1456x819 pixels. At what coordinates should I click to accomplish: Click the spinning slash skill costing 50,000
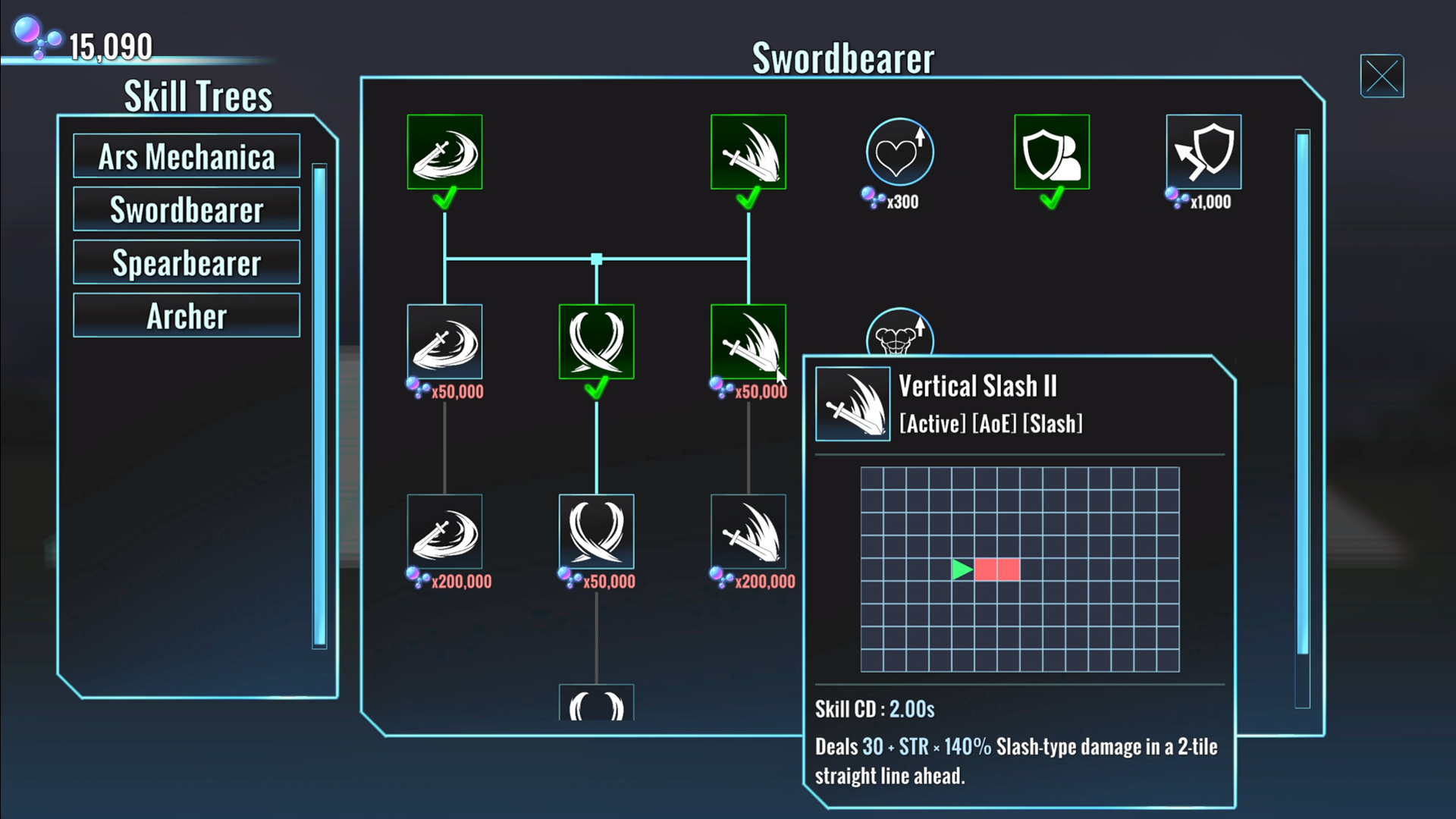point(444,342)
